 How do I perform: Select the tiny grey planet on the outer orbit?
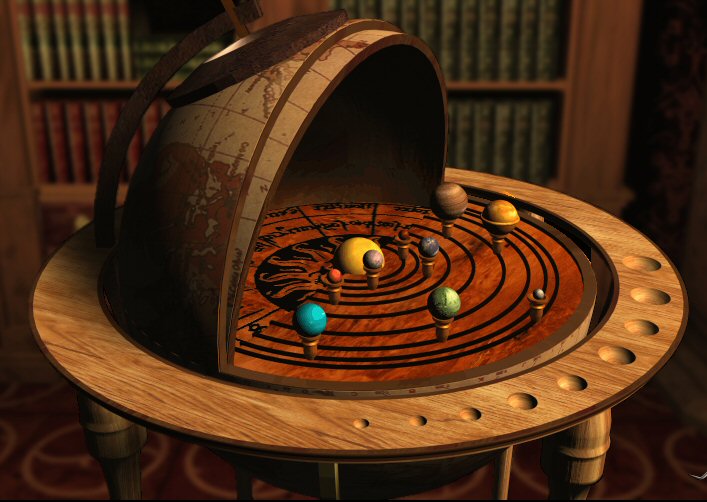coord(539,295)
